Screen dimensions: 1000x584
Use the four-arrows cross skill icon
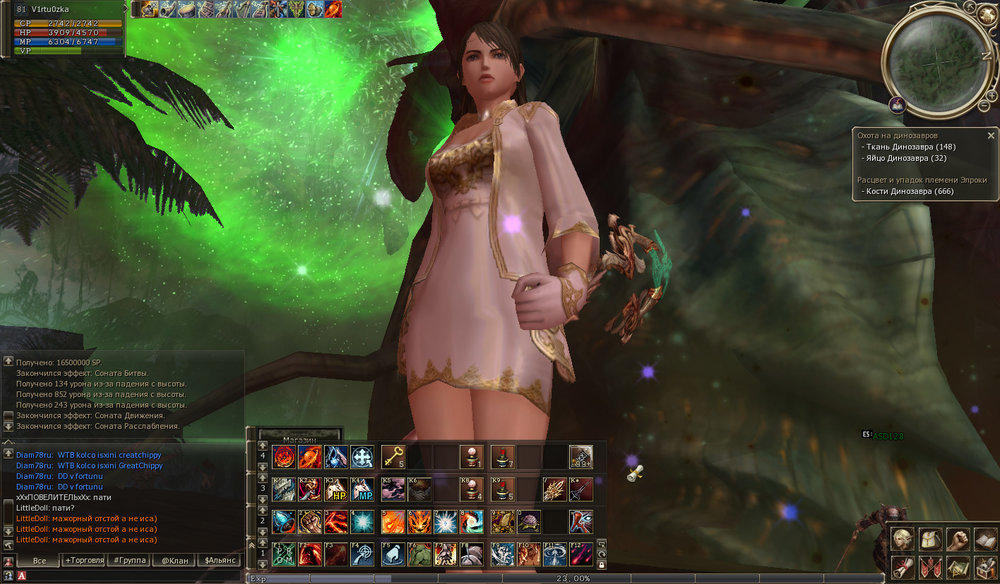[x=362, y=457]
